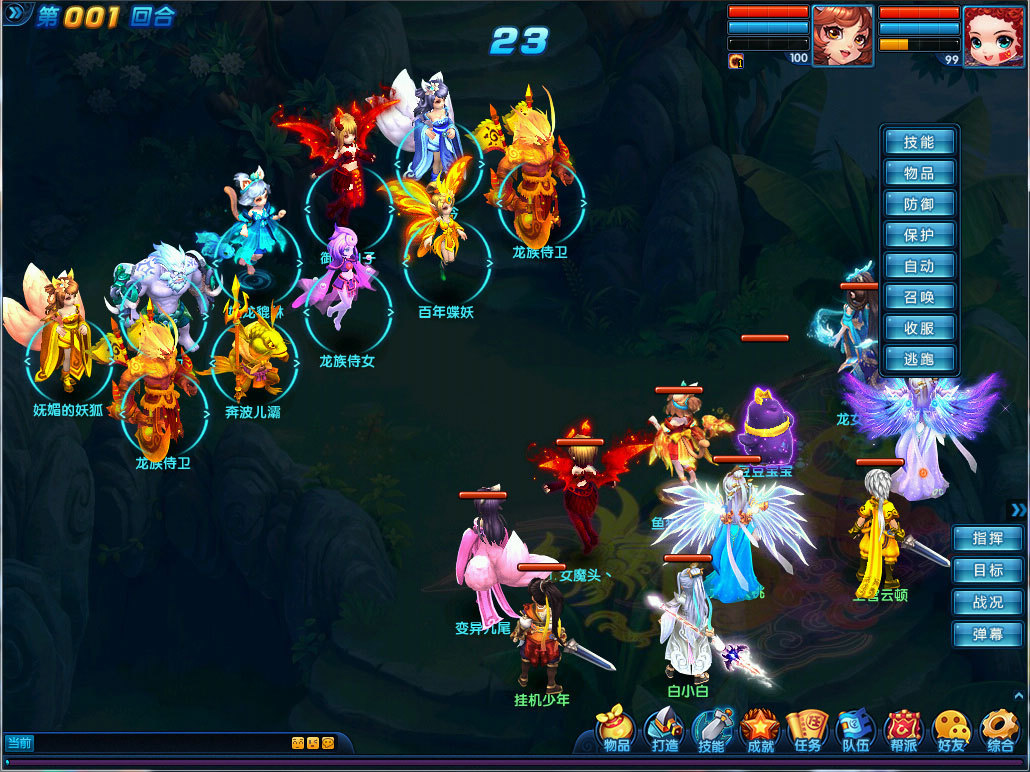Open 打造 crafting from the bottom toolbar
The height and width of the screenshot is (772, 1030).
pos(664,731)
